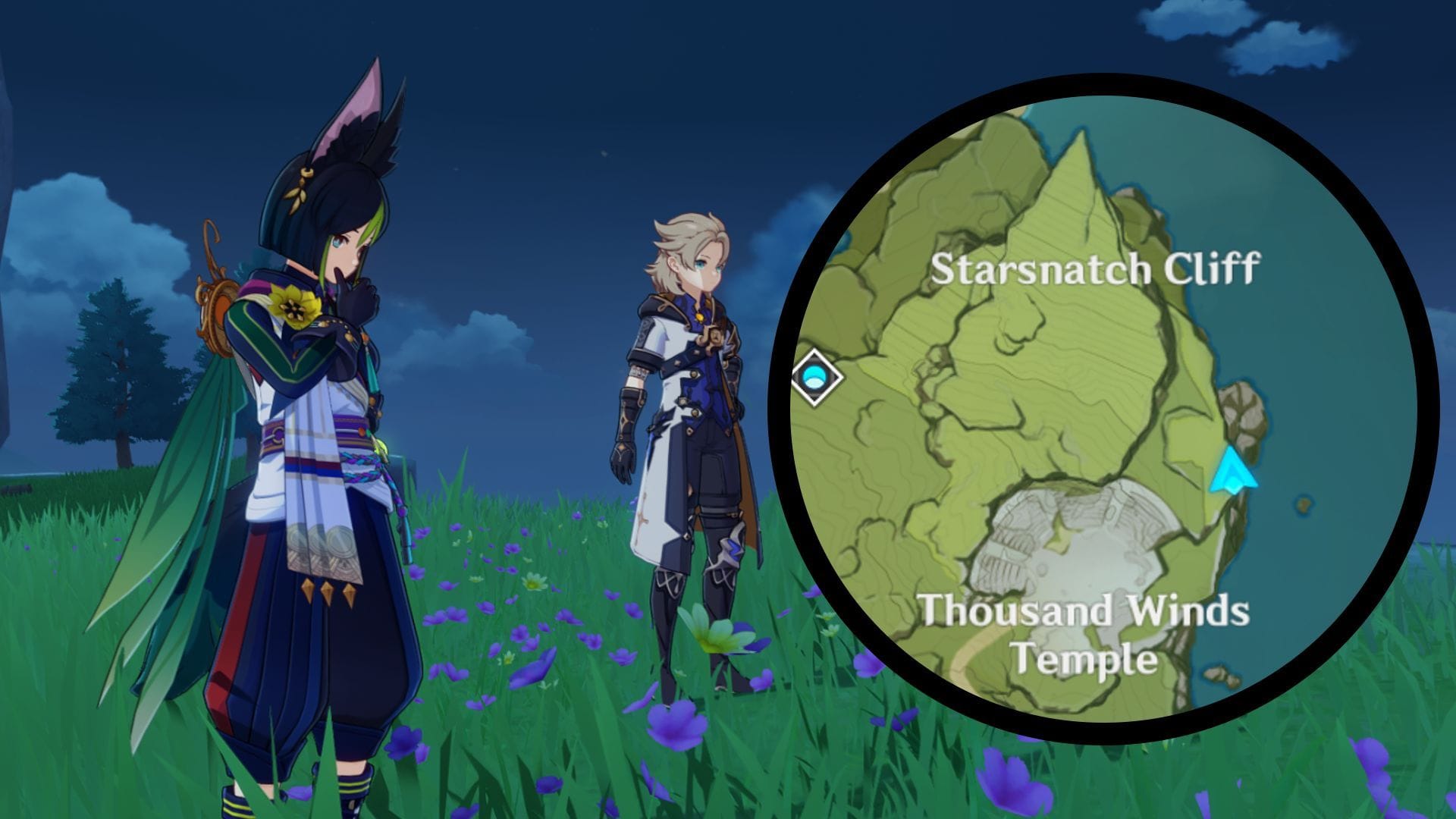Viewport: 1456px width, 819px height.
Task: Click the small island icon east of the coastline
Action: (x=1303, y=504)
